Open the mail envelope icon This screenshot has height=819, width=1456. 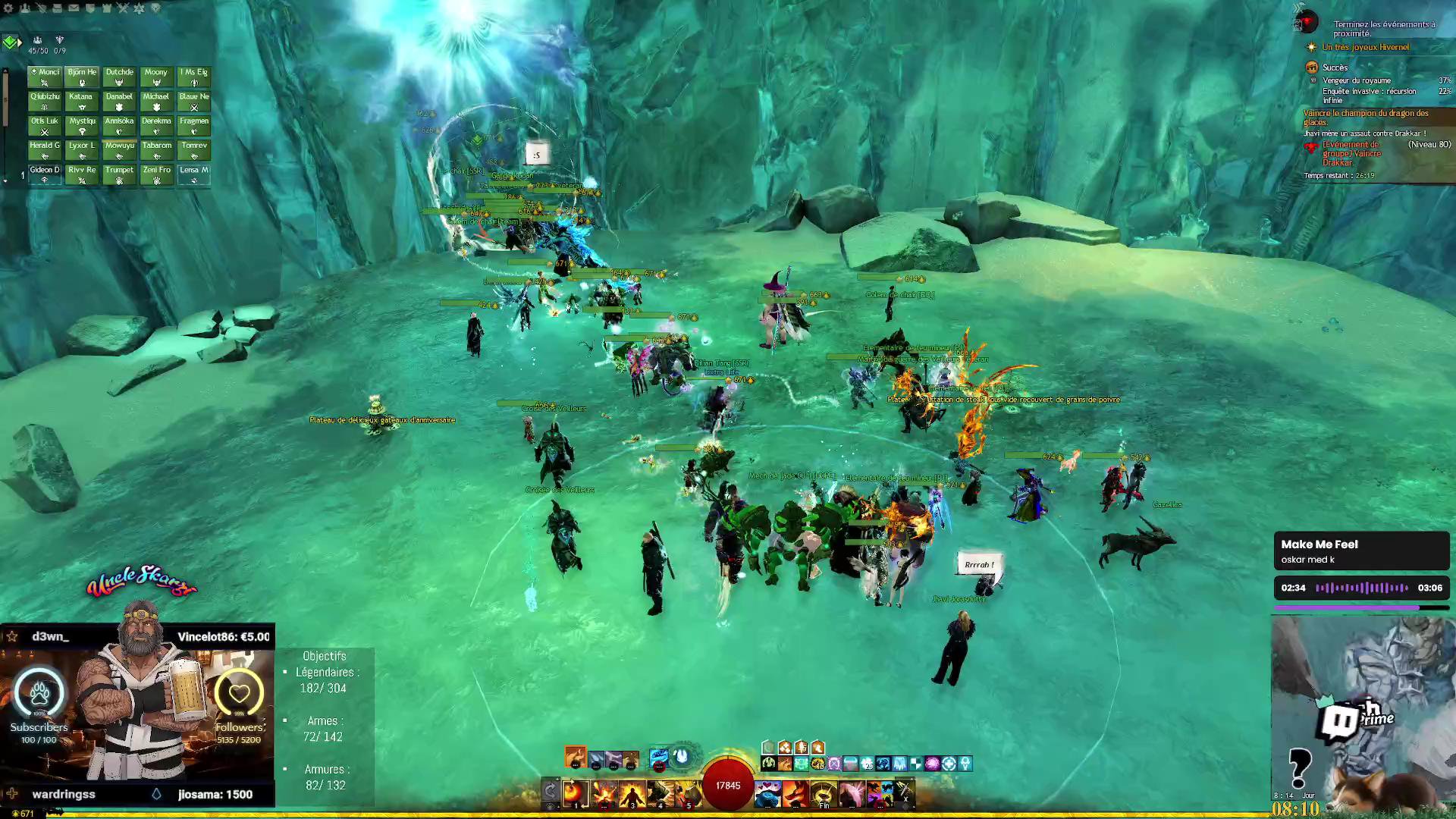(x=74, y=8)
